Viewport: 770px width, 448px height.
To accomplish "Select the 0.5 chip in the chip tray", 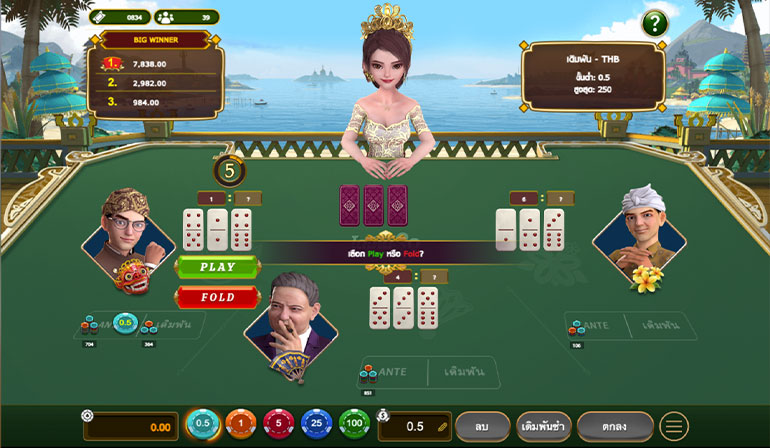I will click(x=203, y=425).
